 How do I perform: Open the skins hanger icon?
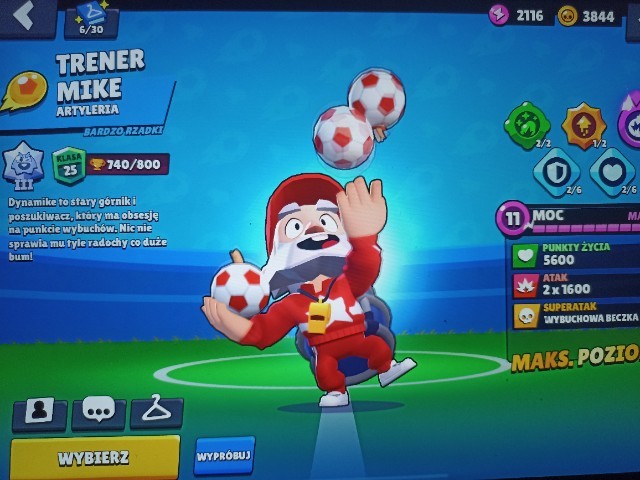coord(157,409)
